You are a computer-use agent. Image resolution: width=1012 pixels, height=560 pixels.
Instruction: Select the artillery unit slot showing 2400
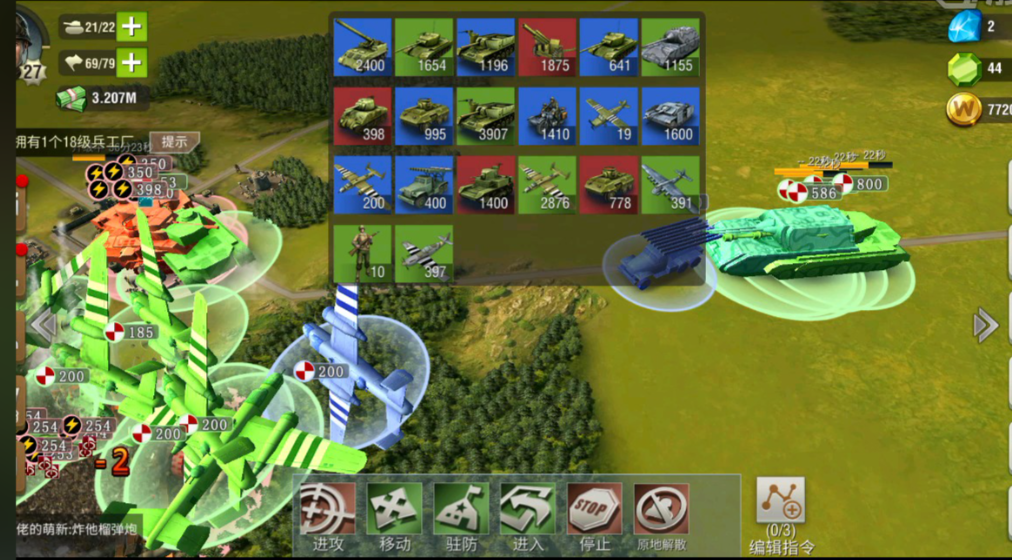[x=362, y=47]
